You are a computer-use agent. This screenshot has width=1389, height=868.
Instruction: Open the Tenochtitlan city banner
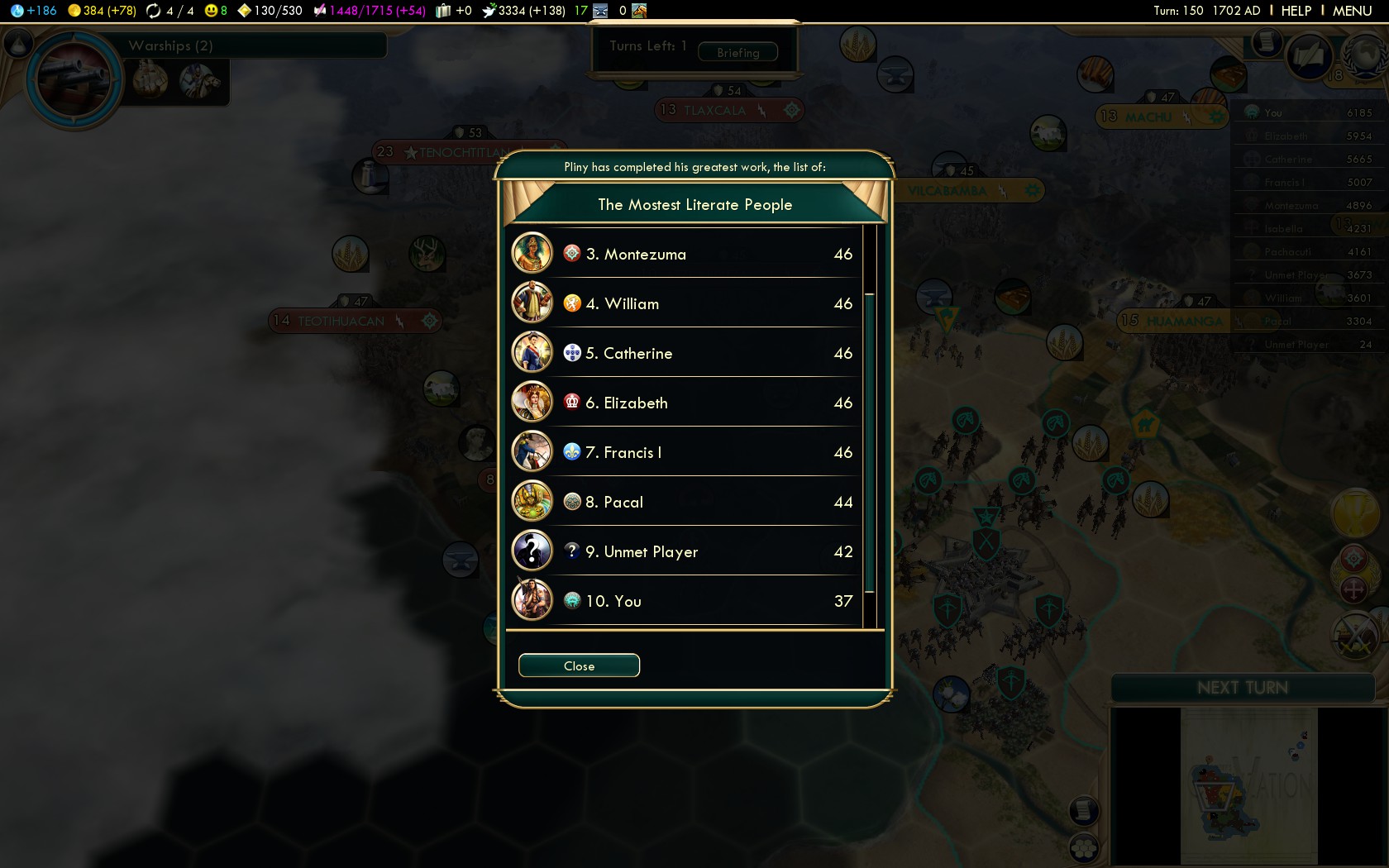coord(463,152)
